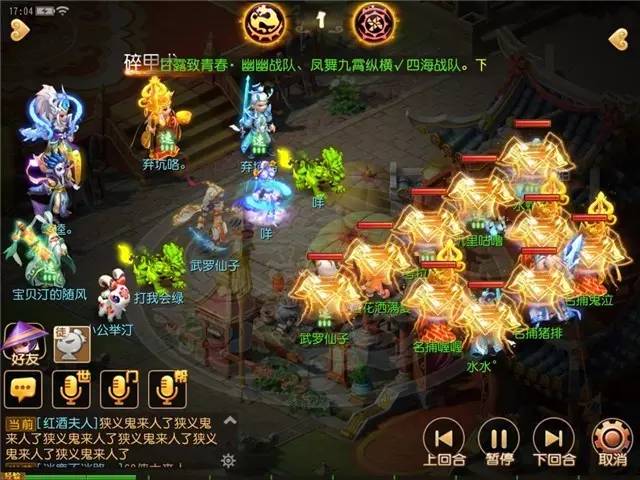Click the top-left heart arrow button
Screen dimensions: 640x480
pos(20,37)
